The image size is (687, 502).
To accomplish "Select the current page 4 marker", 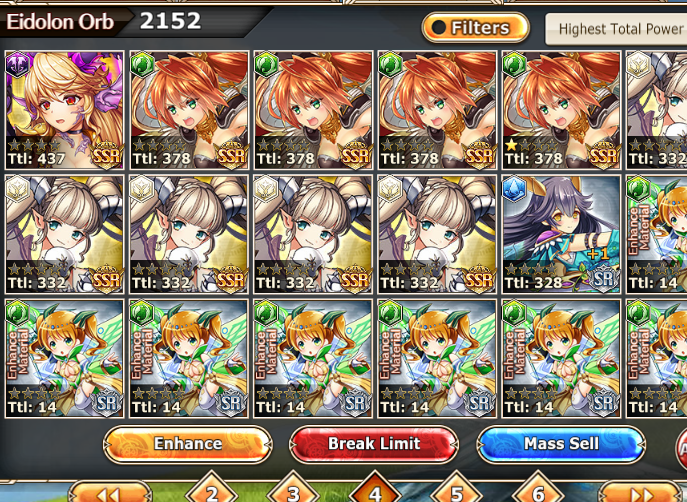I will coord(374,490).
